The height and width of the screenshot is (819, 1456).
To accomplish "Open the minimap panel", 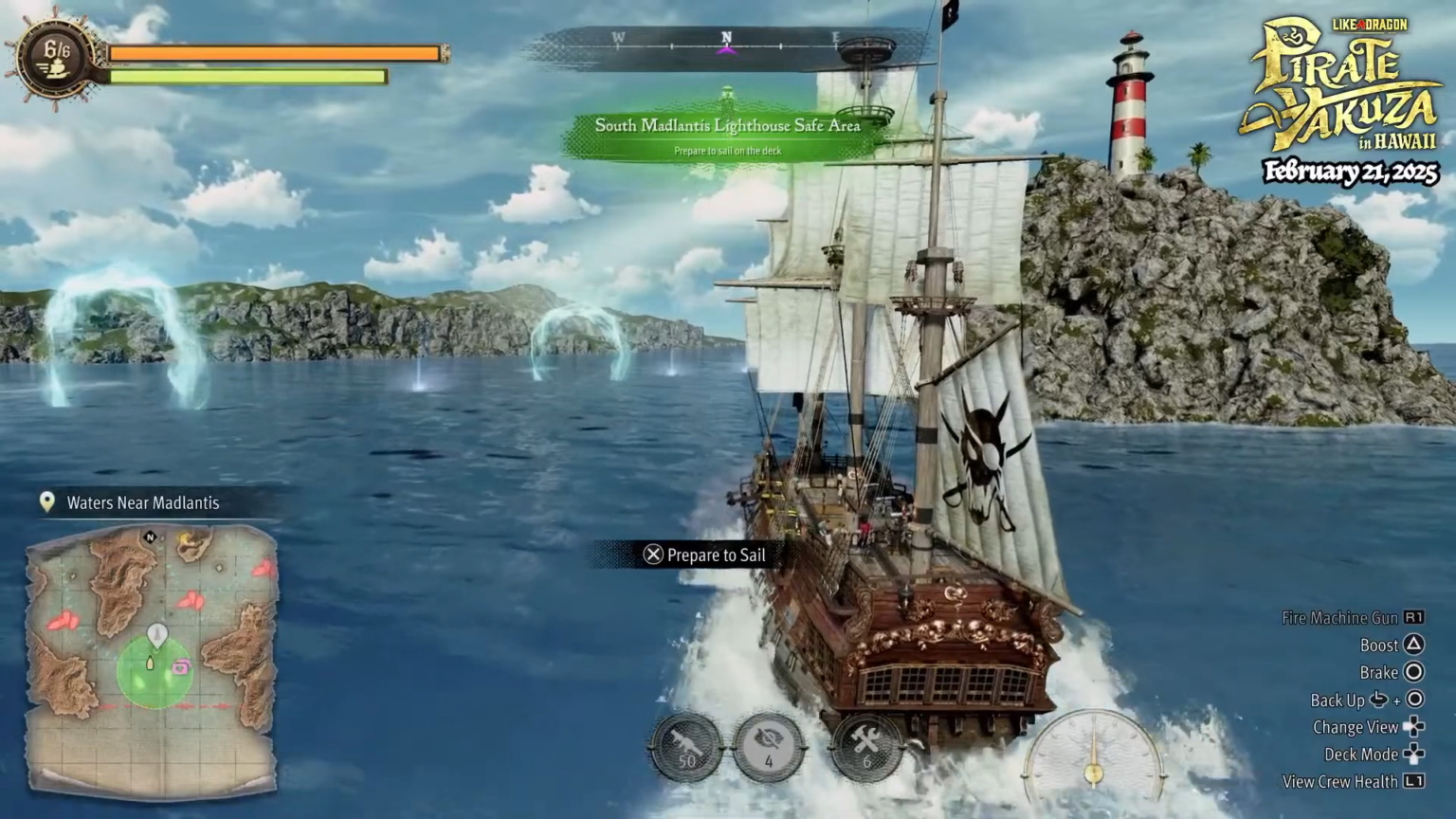I will tap(152, 654).
